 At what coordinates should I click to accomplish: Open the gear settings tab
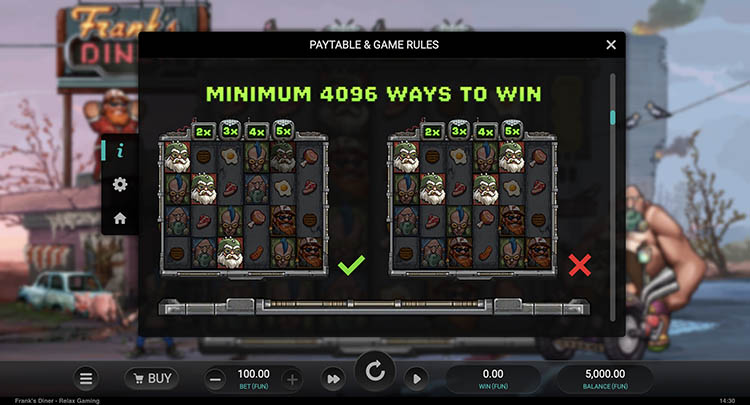[x=120, y=184]
